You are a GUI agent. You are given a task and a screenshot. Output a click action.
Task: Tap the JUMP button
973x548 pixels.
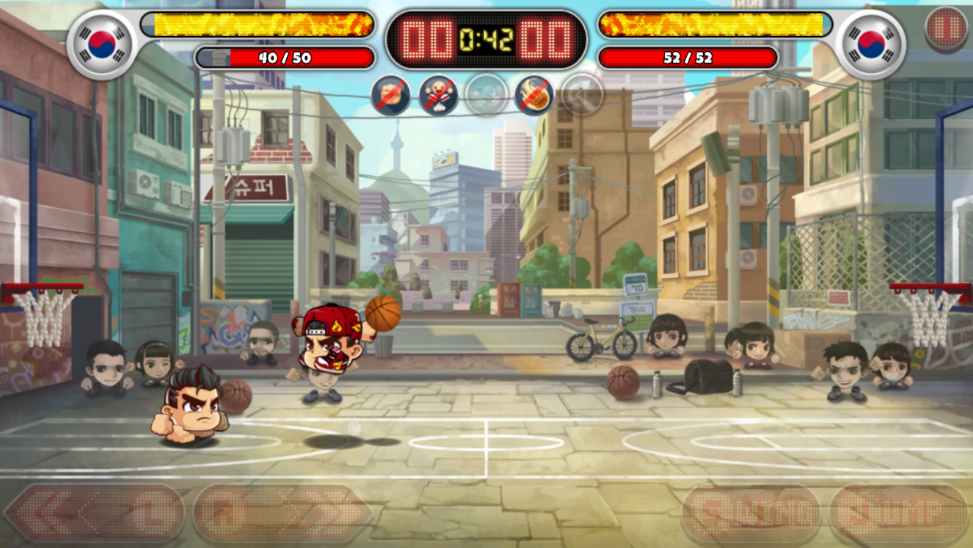click(x=899, y=515)
